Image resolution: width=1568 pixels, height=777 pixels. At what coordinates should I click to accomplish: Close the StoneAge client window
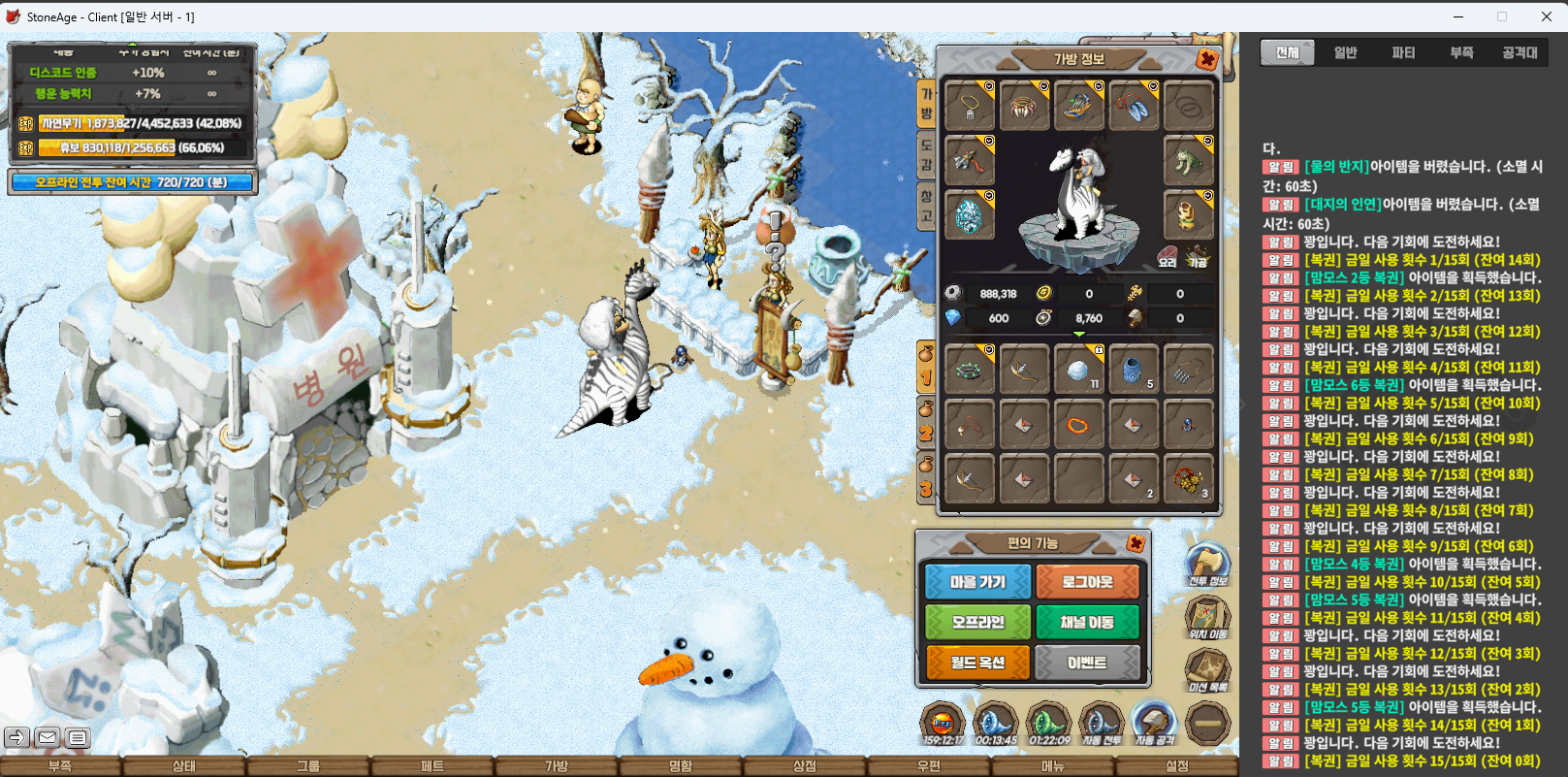[x=1547, y=16]
